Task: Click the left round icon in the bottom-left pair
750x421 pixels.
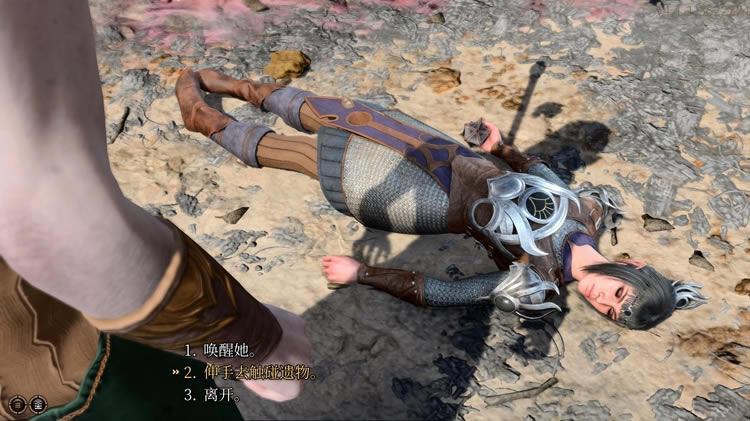Action: point(17,404)
